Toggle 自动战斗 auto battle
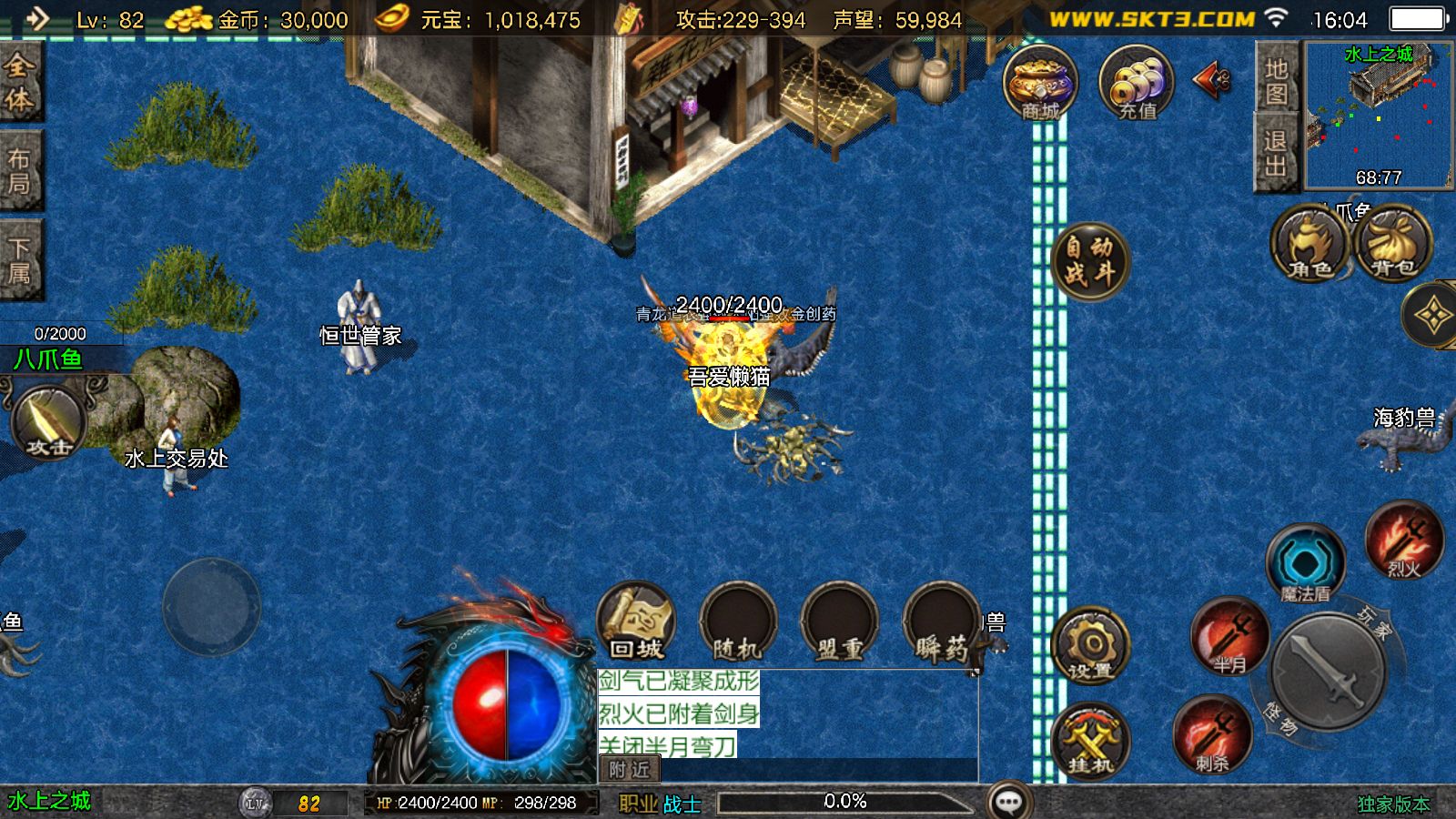This screenshot has height=819, width=1456. tap(1089, 259)
